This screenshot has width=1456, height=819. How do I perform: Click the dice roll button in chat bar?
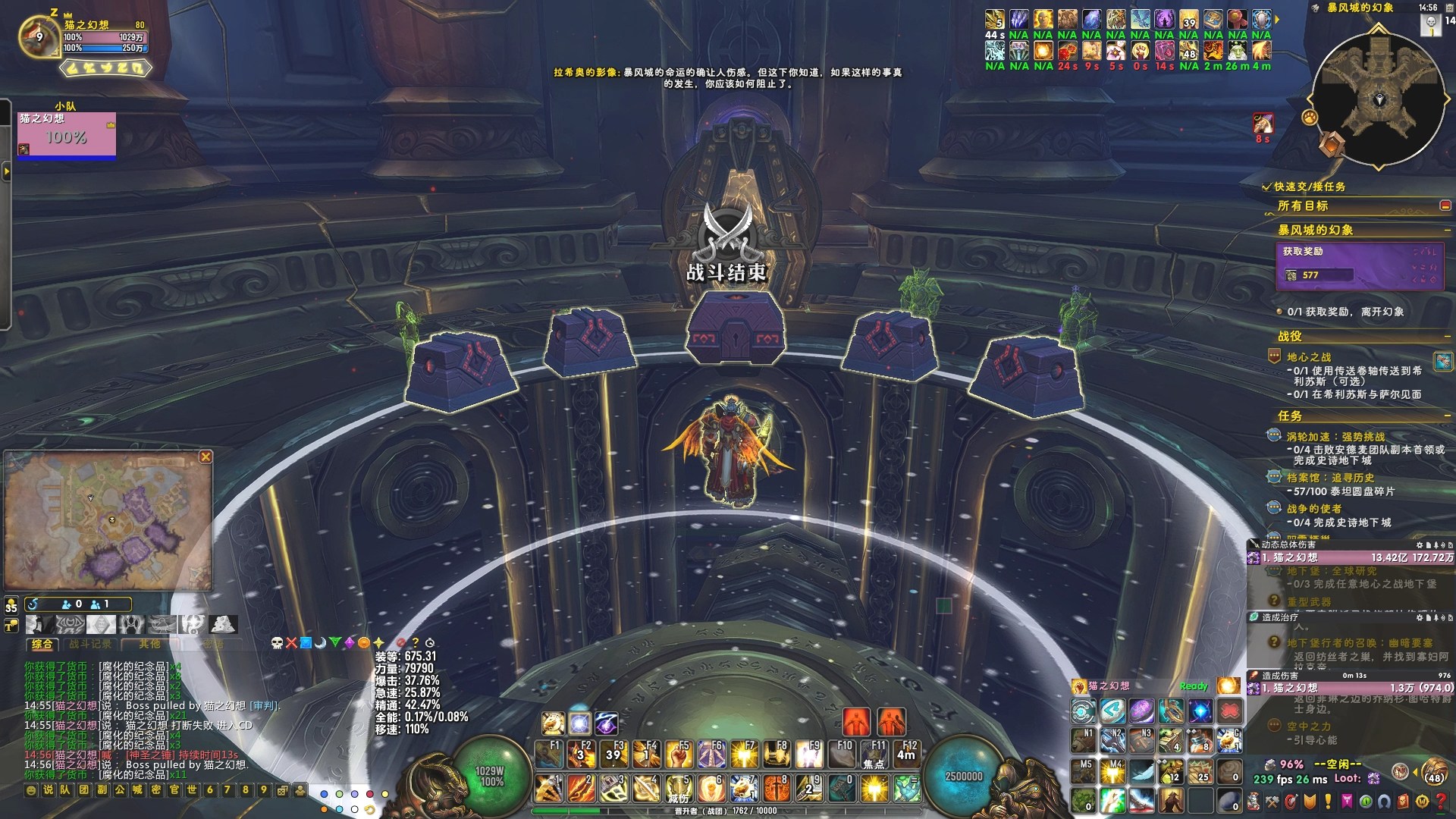282,790
